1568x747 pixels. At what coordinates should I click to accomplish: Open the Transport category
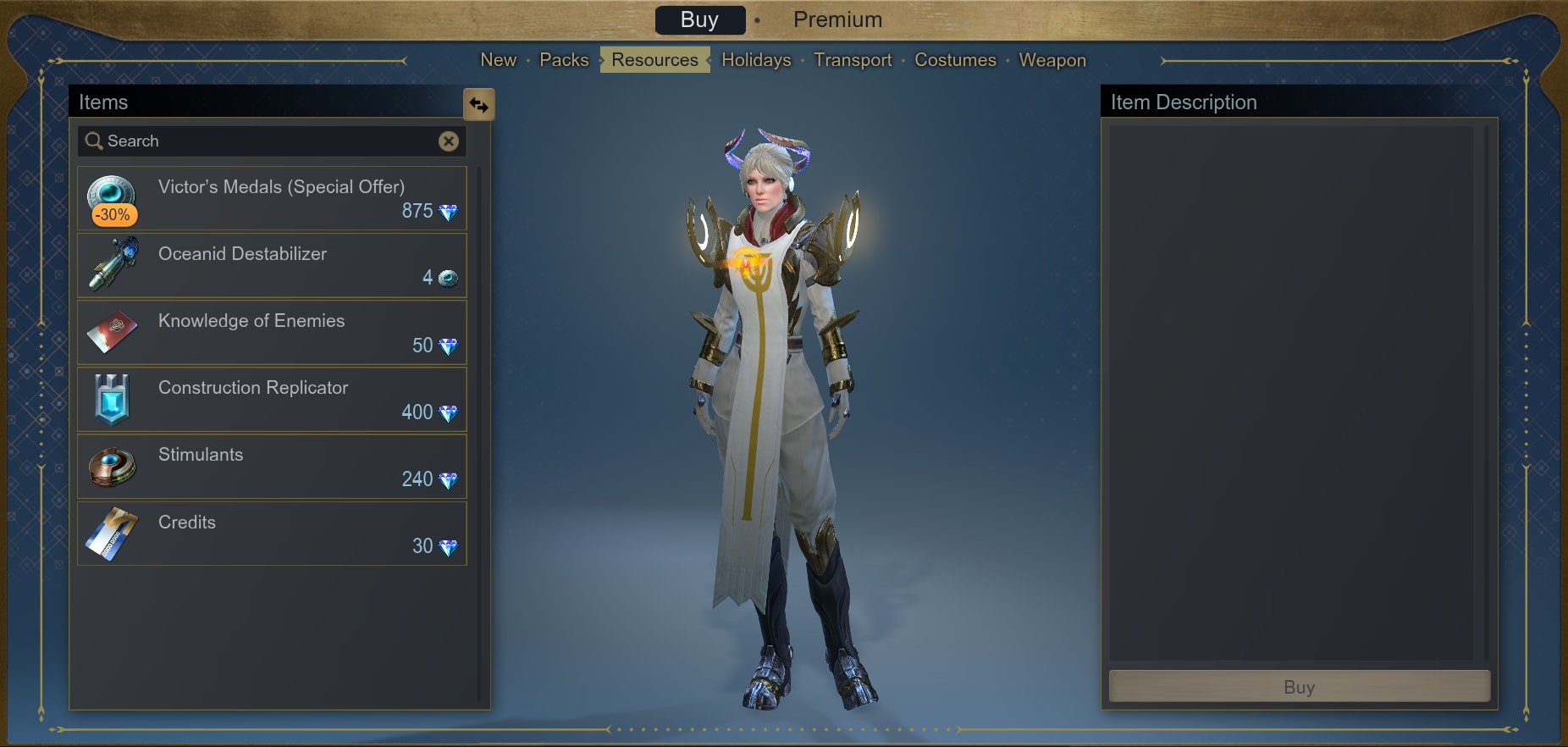pyautogui.click(x=853, y=60)
